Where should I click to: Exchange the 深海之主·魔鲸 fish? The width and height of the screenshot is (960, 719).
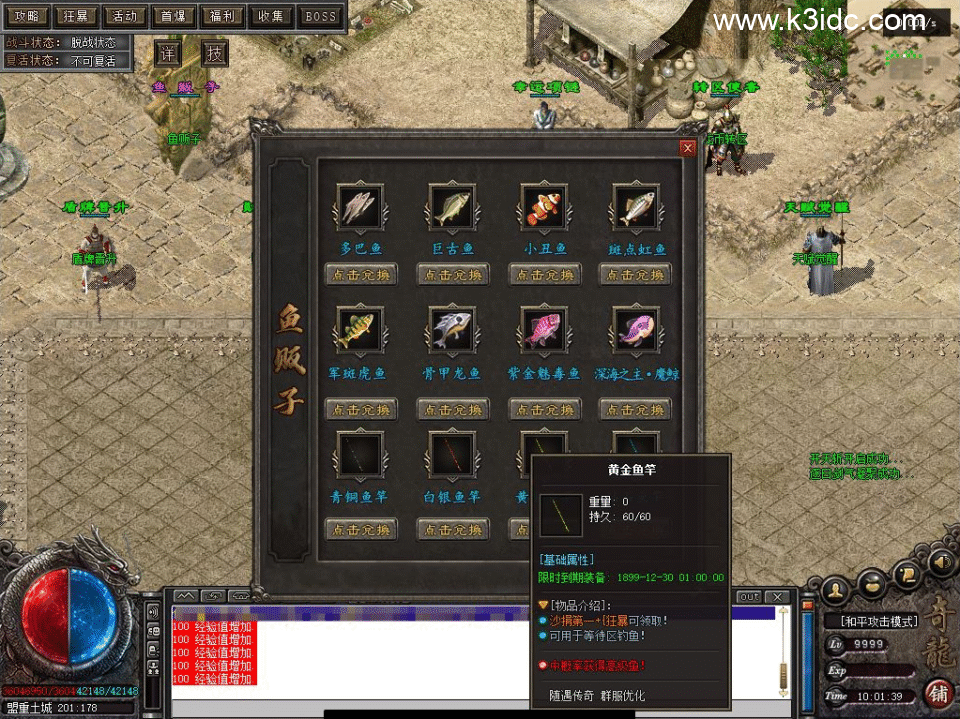[x=635, y=409]
